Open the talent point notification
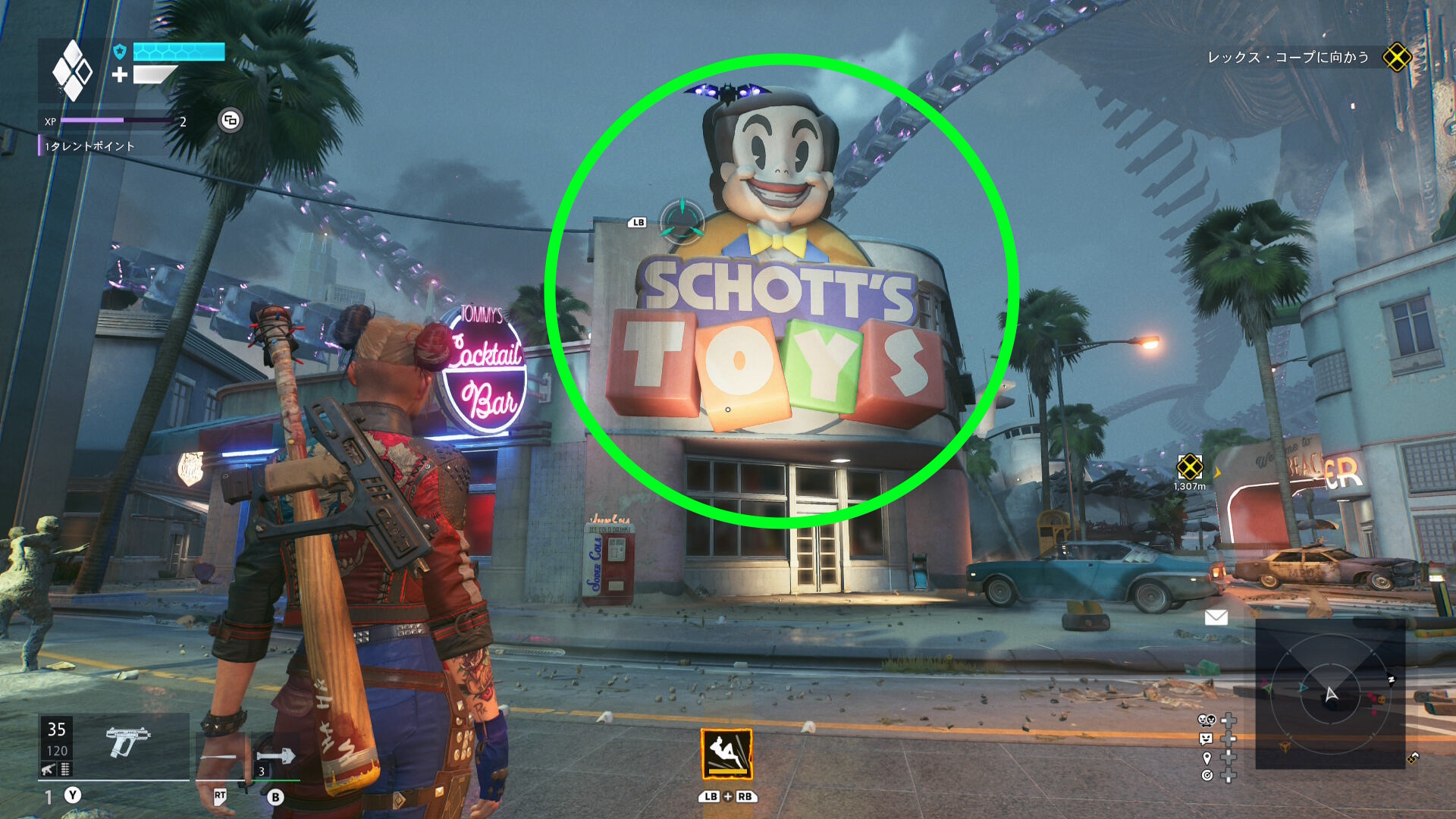The image size is (1456, 819). (x=89, y=146)
